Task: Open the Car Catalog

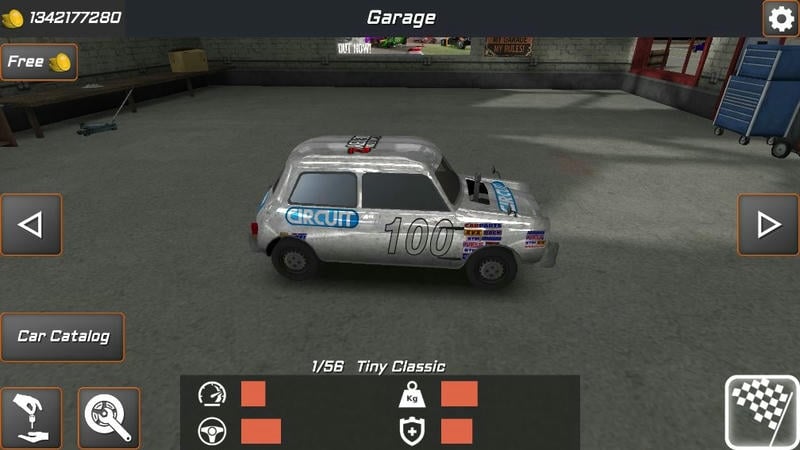Action: (63, 337)
